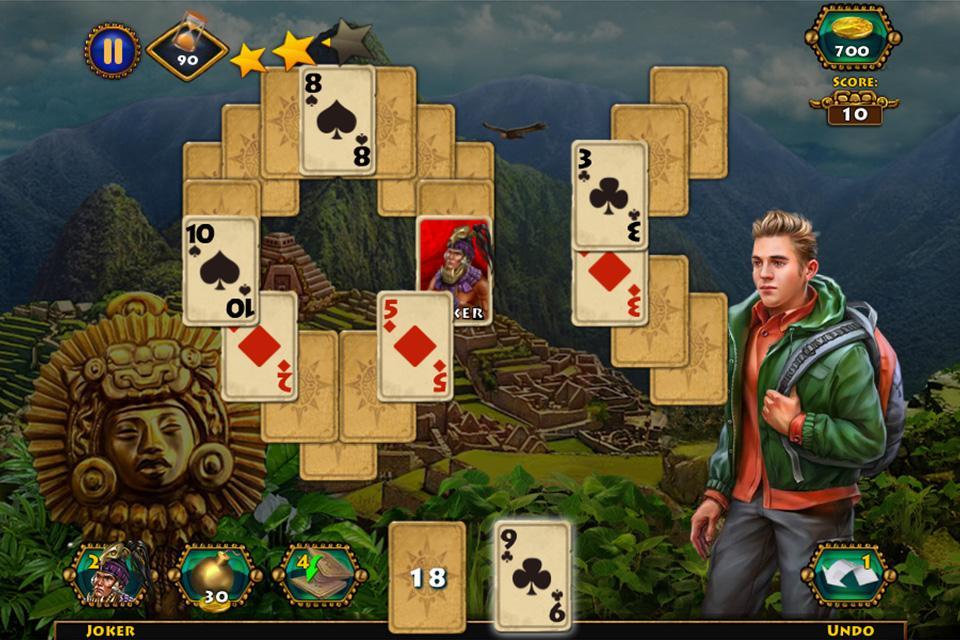Pause the game with the round pause button
Viewport: 960px width, 640px height.
(x=112, y=52)
